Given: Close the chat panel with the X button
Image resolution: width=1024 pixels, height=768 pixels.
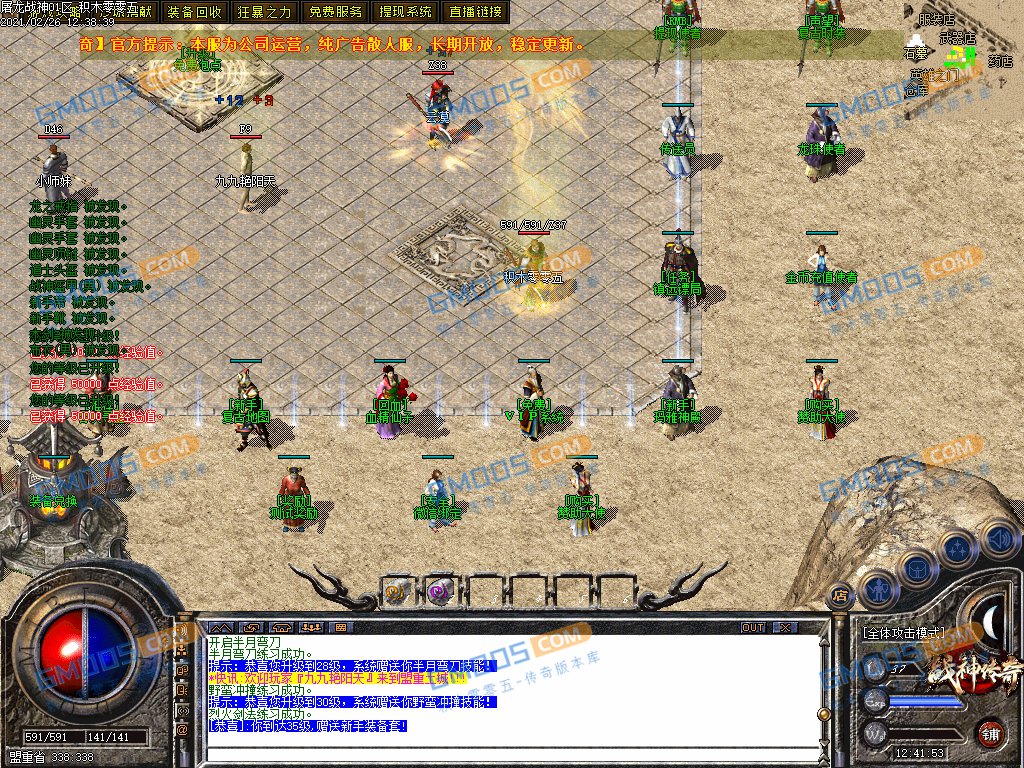Looking at the screenshot, I should (785, 627).
